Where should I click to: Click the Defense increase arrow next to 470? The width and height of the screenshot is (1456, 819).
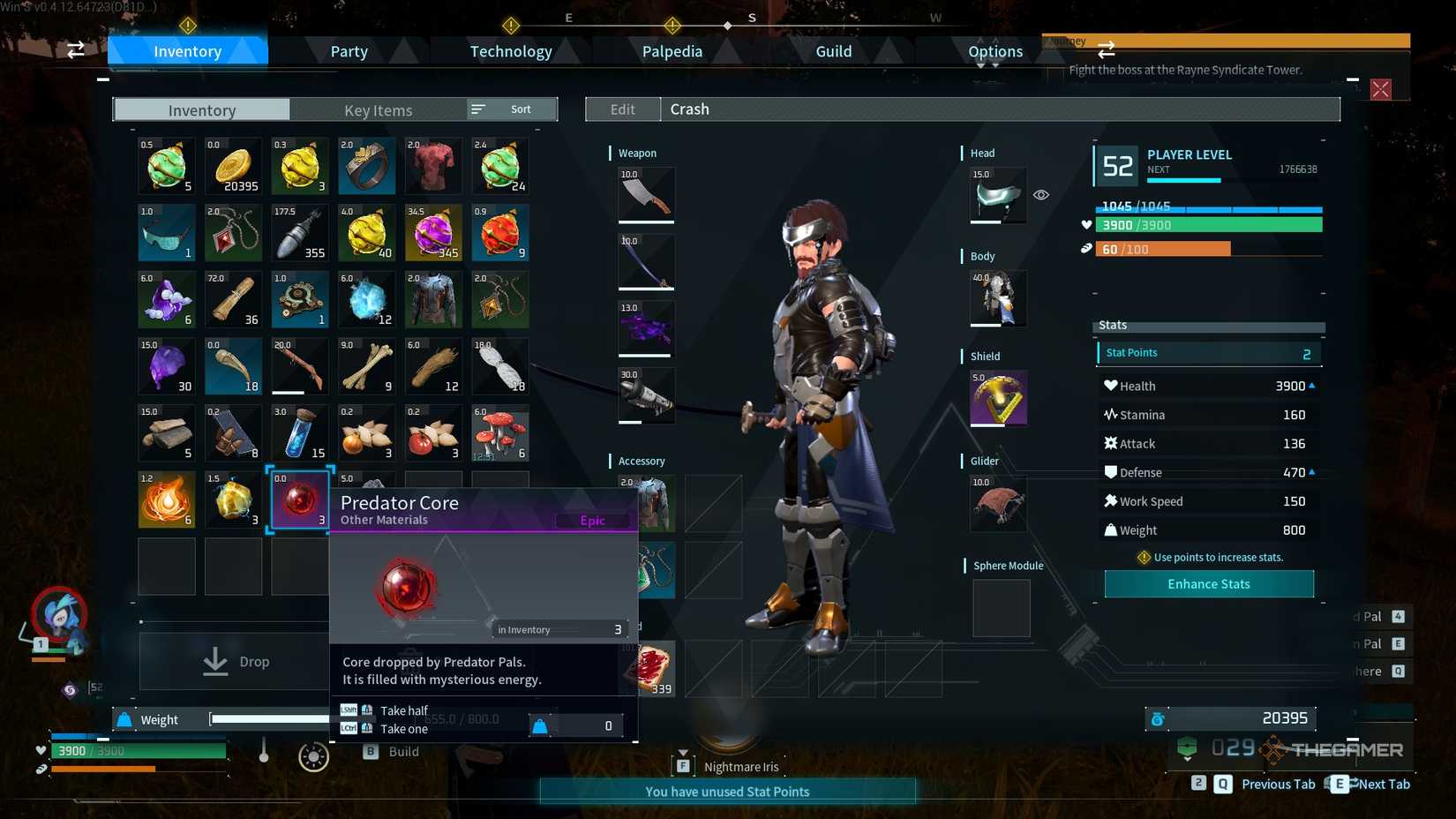[1313, 471]
